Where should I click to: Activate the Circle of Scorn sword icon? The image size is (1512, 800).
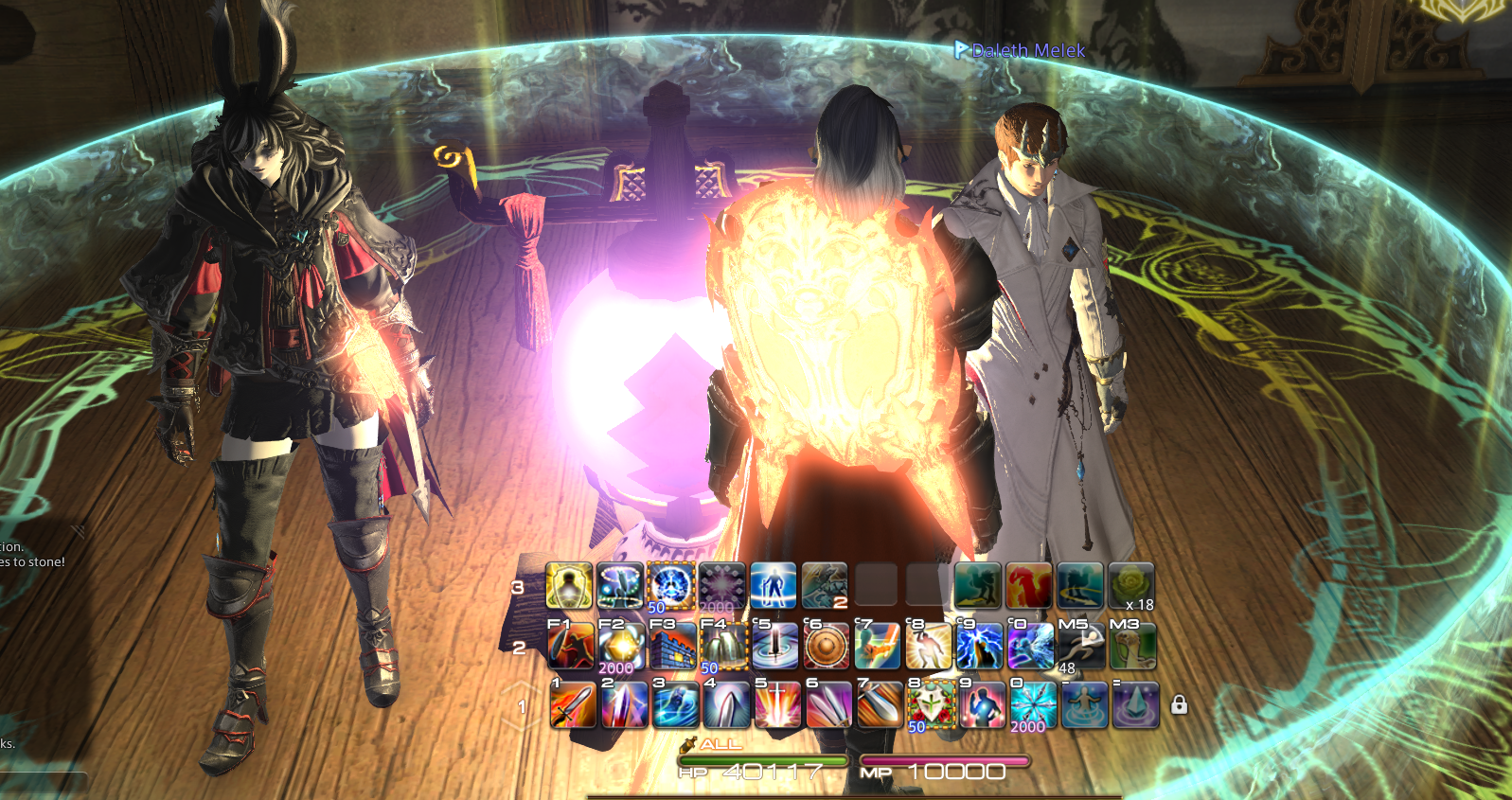coord(775,647)
